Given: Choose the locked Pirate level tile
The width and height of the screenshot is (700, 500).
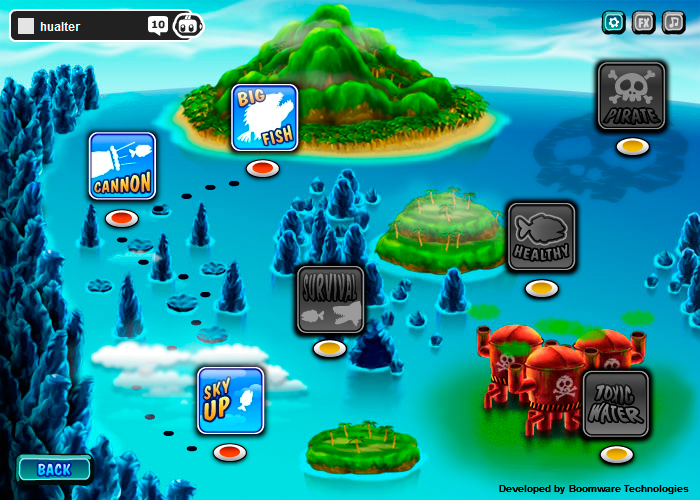Looking at the screenshot, I should 632,96.
